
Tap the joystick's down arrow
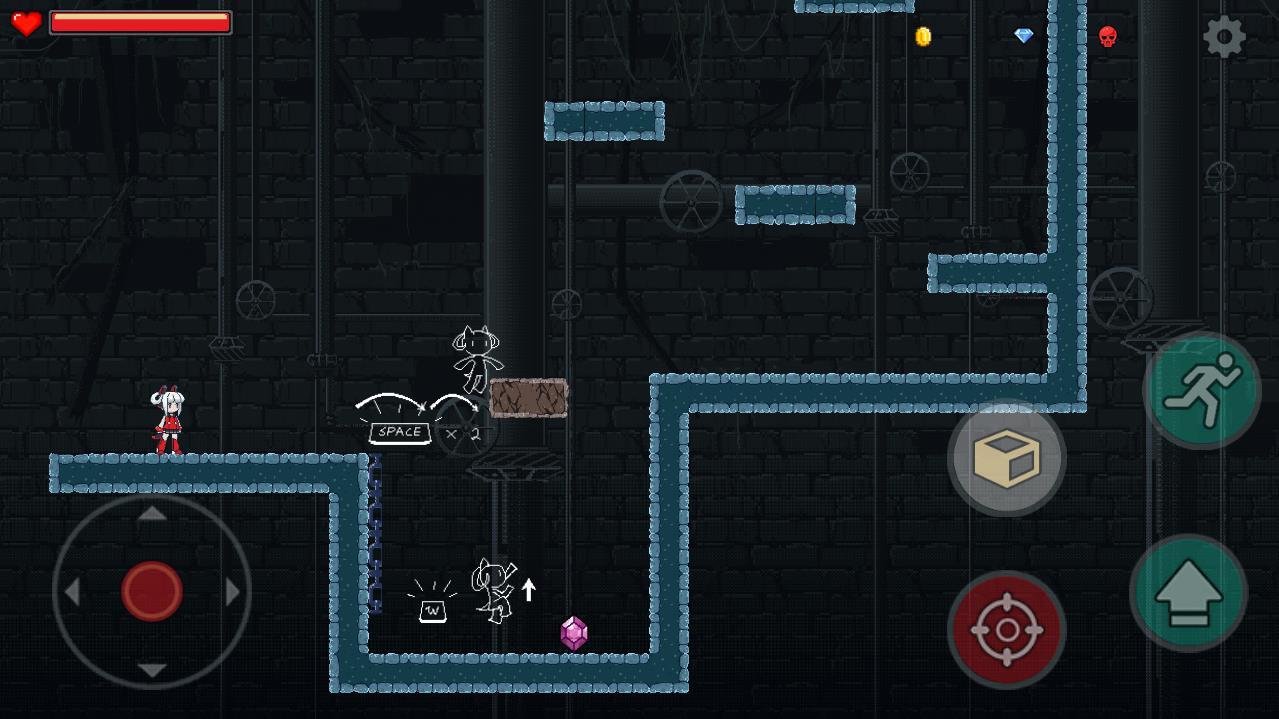[x=152, y=670]
